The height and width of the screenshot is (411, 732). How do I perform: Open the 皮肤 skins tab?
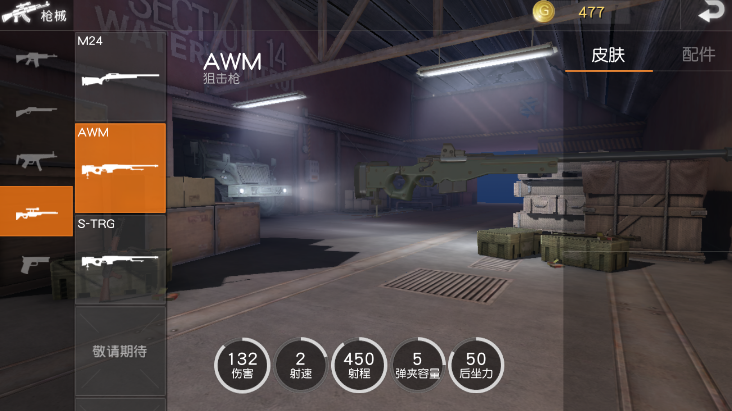pos(608,55)
